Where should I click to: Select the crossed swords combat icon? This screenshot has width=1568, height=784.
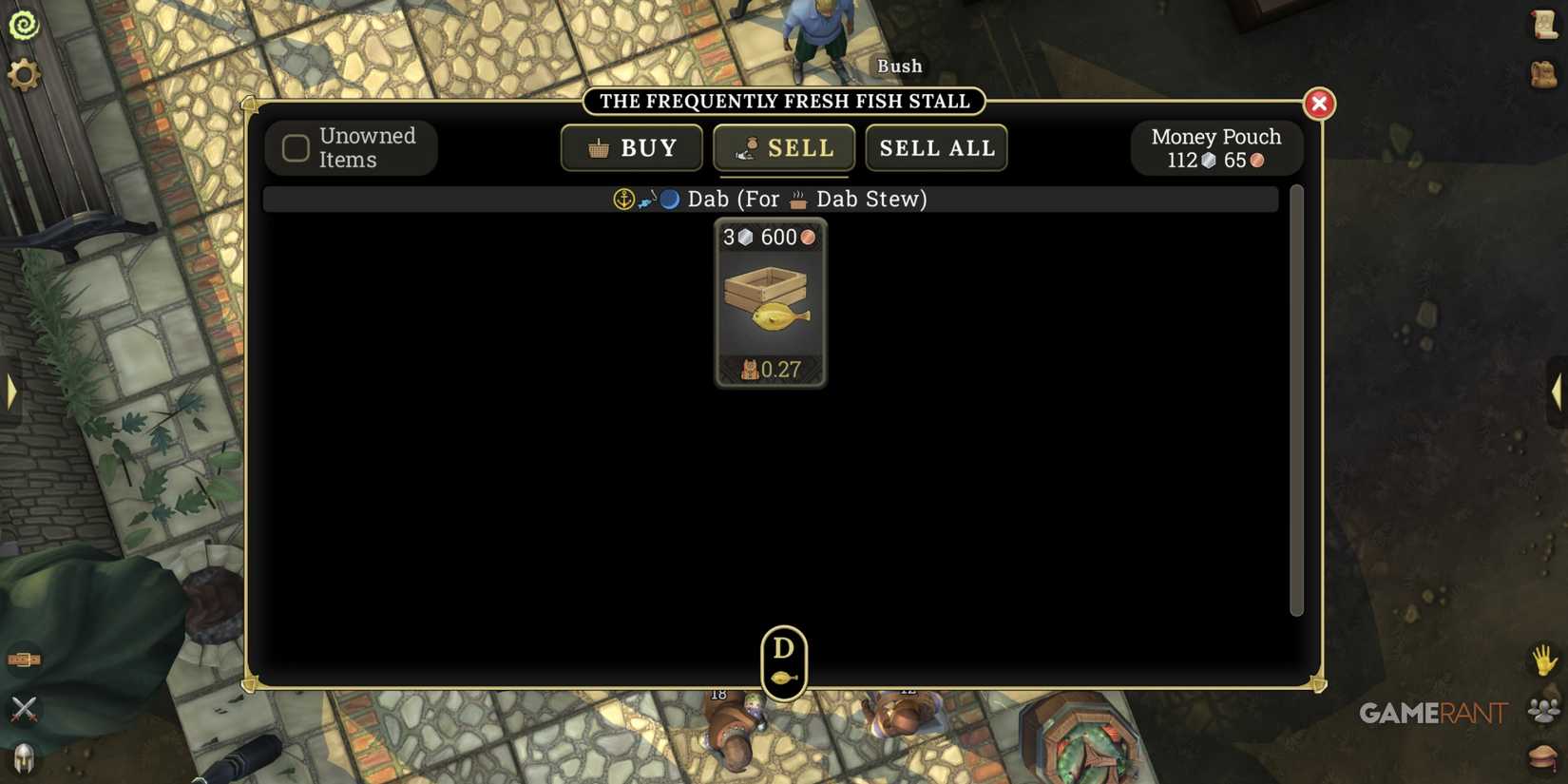click(x=26, y=708)
